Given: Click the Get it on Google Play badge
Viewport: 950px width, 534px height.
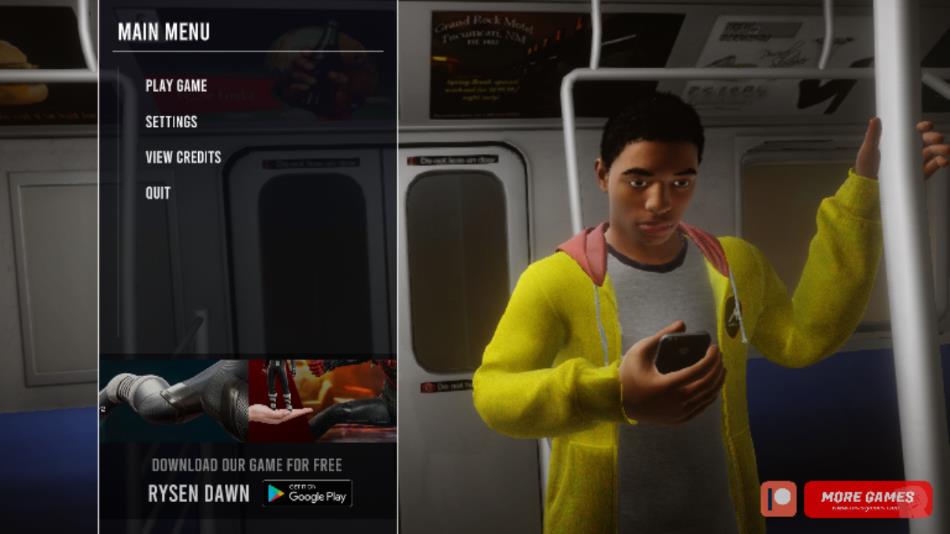Looking at the screenshot, I should [308, 493].
